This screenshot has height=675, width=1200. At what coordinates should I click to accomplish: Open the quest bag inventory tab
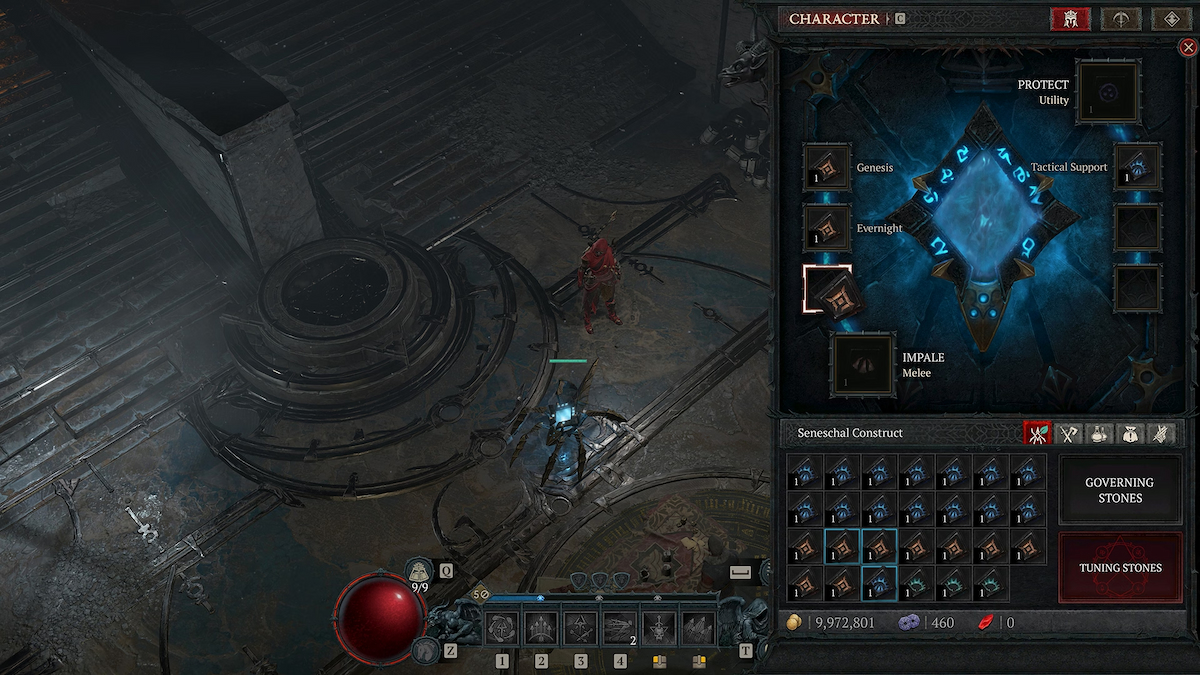pos(1130,434)
